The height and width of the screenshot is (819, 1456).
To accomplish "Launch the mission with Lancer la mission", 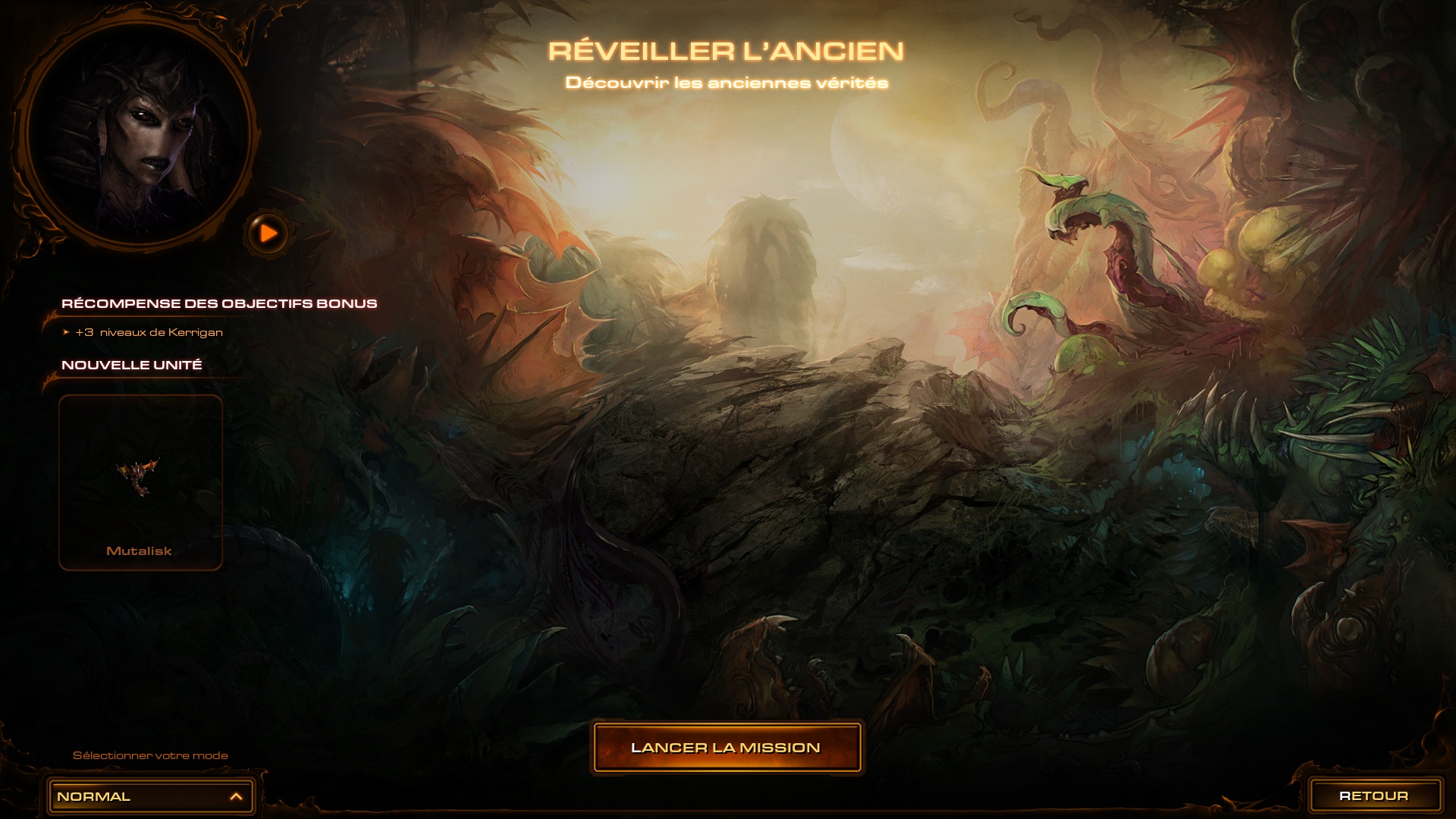I will pyautogui.click(x=726, y=748).
